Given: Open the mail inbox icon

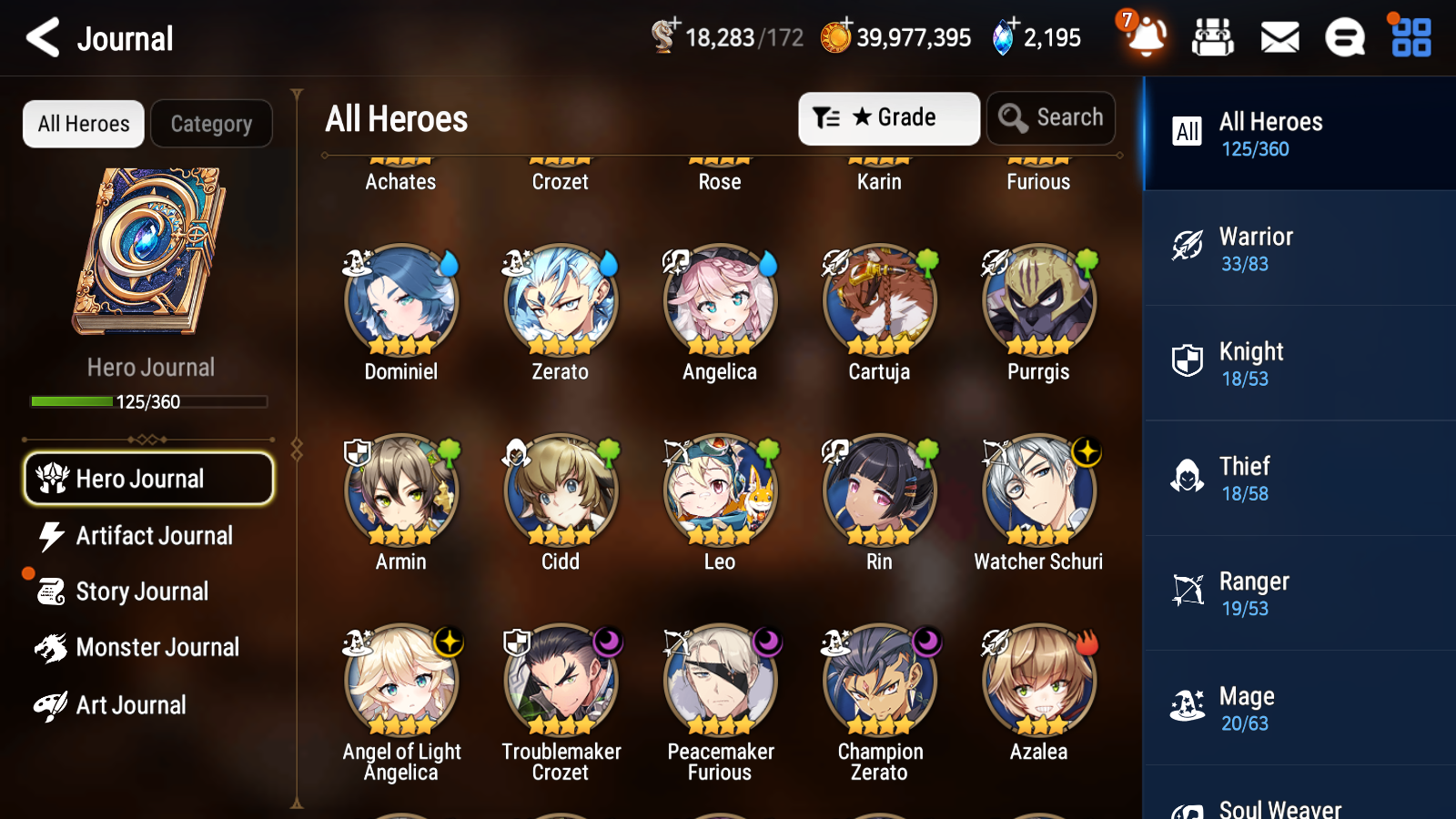Looking at the screenshot, I should point(1279,38).
